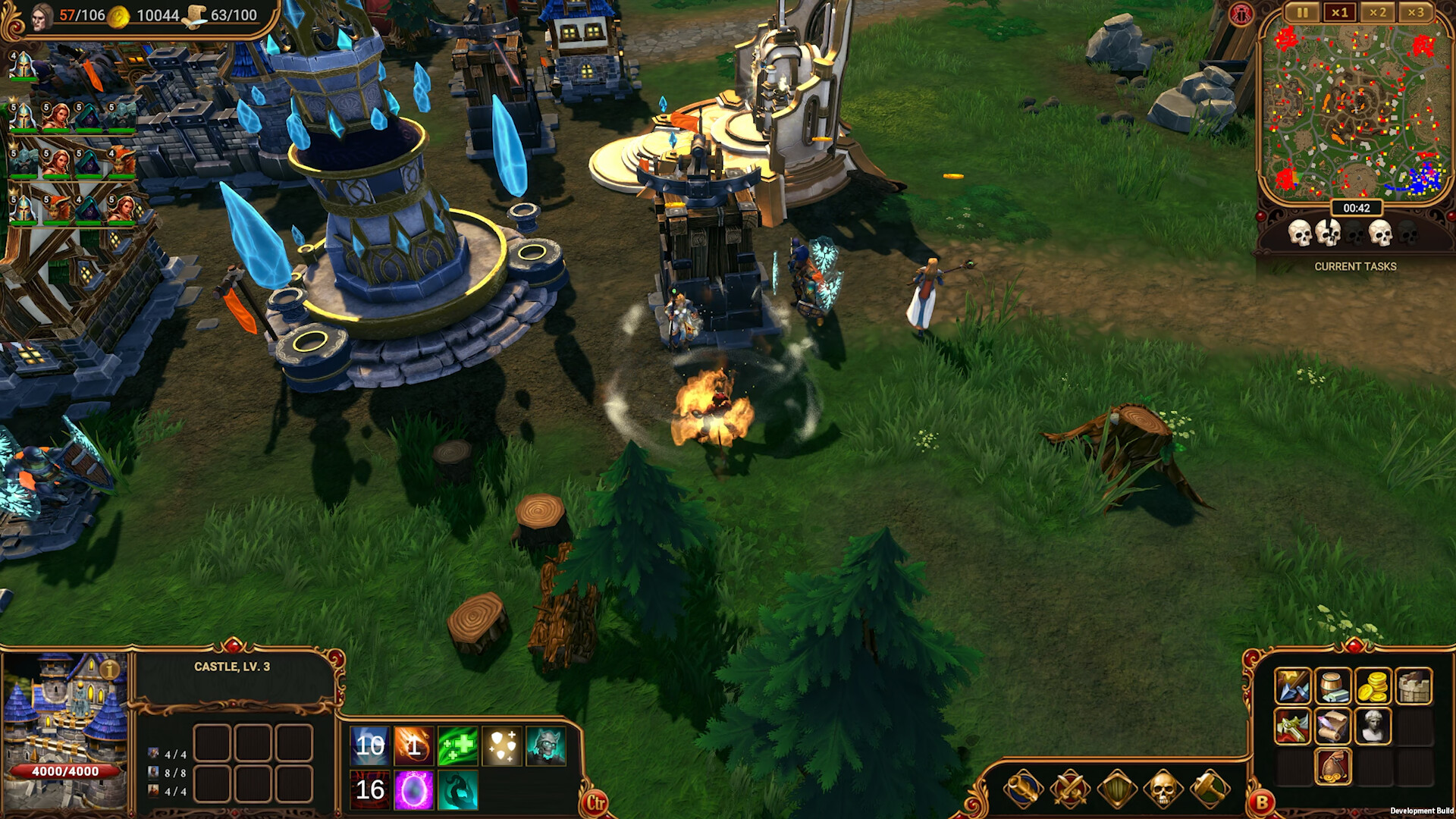Cast the purple portal spell

point(414,790)
